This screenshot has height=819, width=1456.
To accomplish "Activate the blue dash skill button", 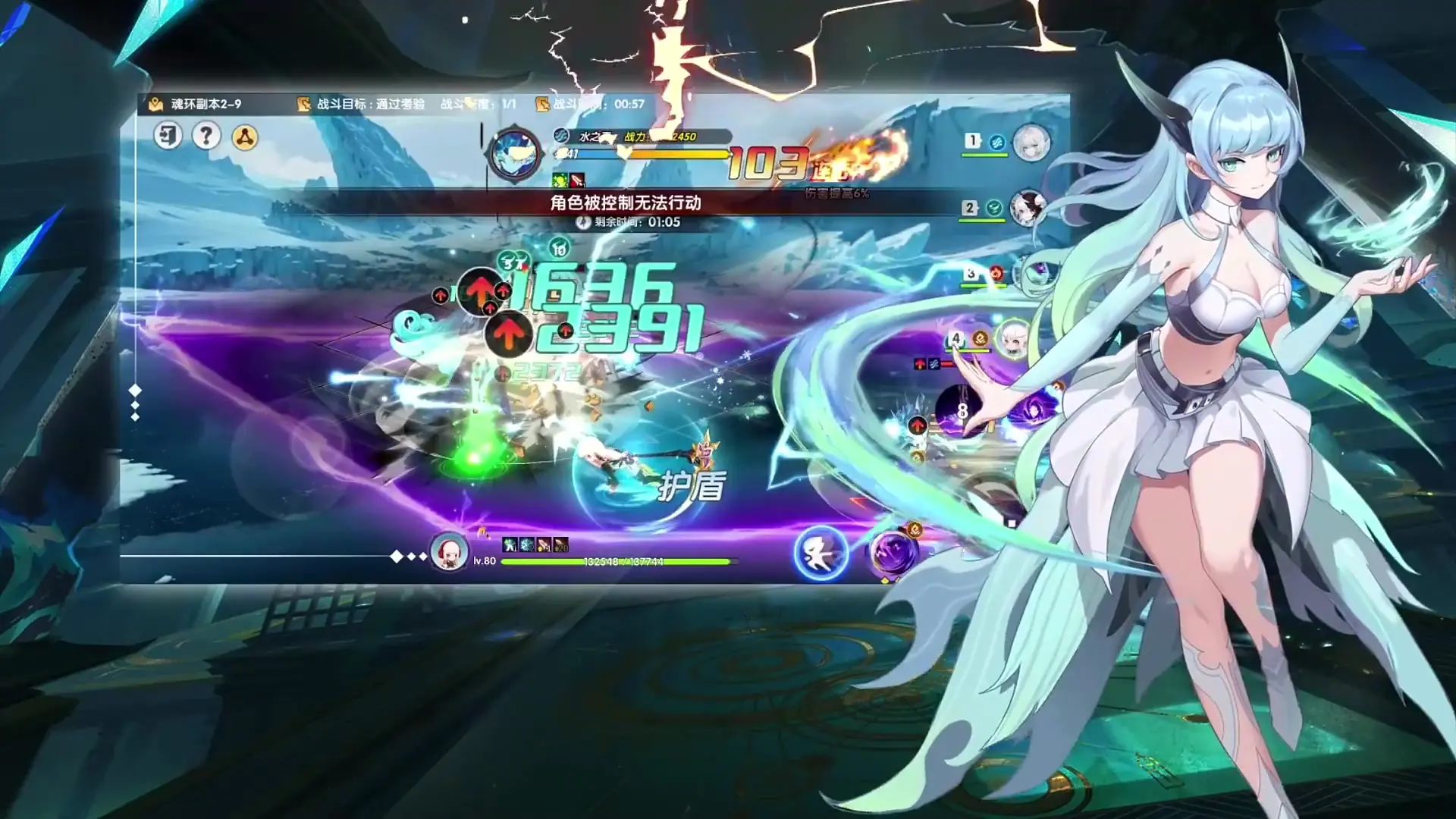I will (821, 553).
